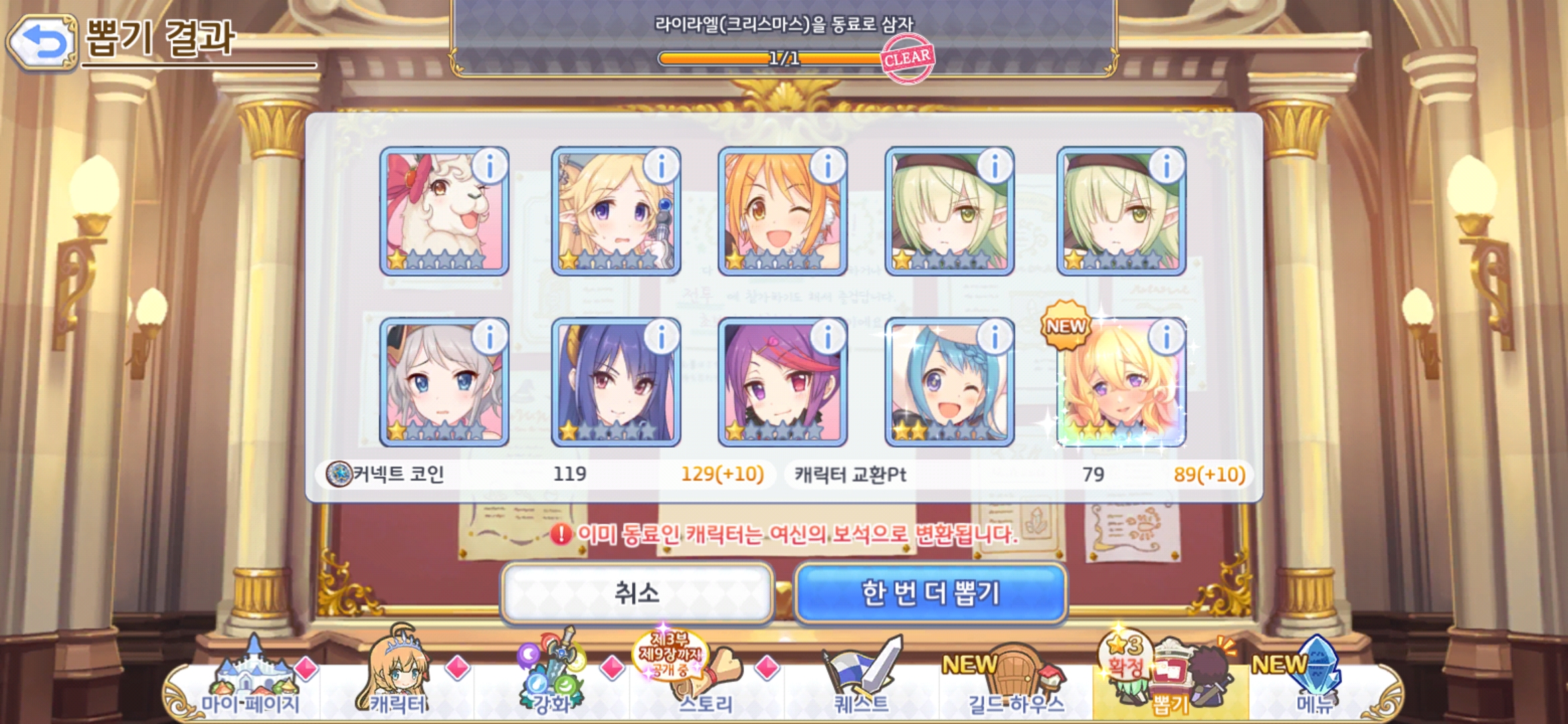Draw again with 한 번 더 뽑기
The width and height of the screenshot is (1568, 724).
[x=930, y=593]
